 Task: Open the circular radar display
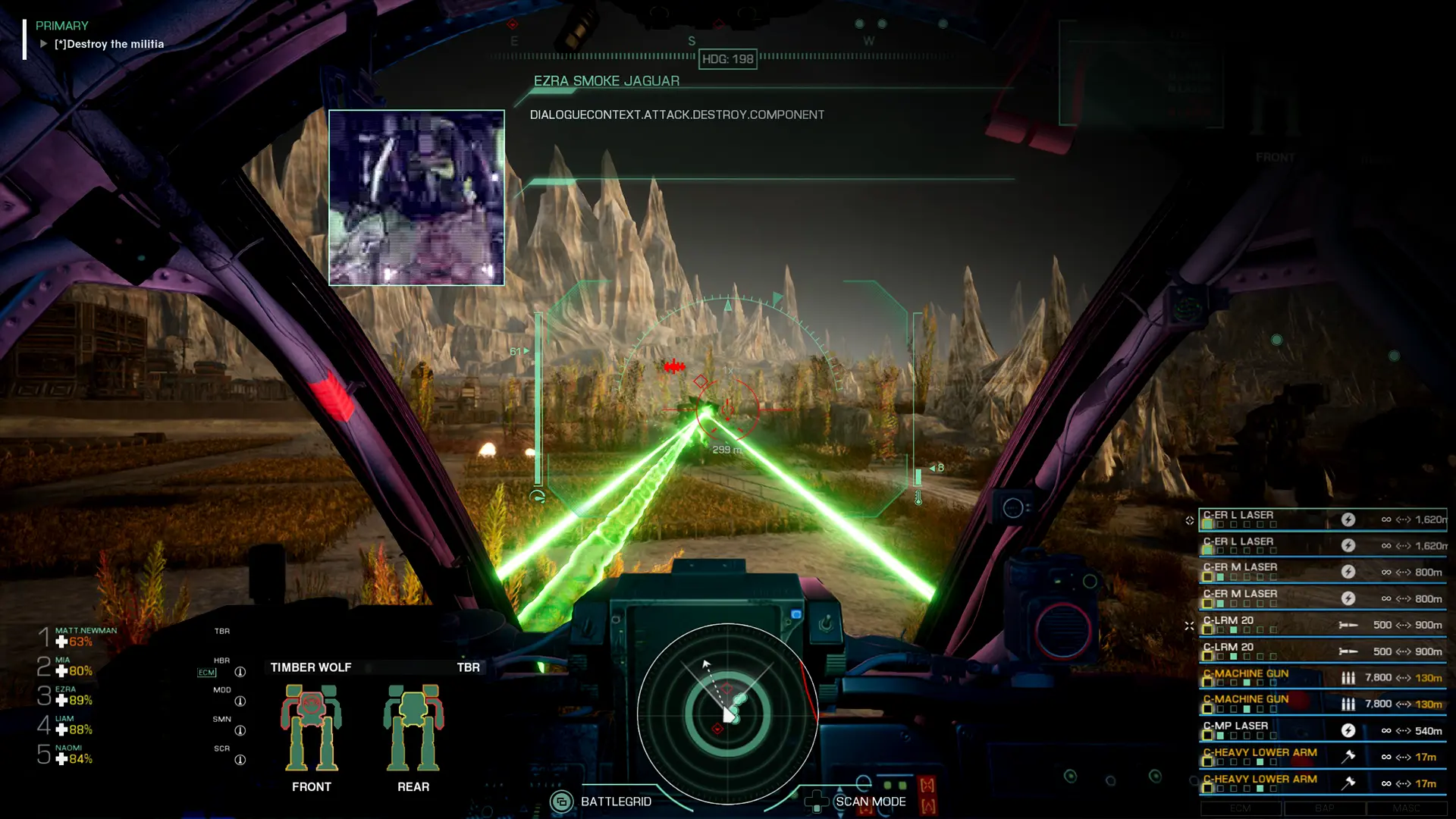tap(727, 714)
